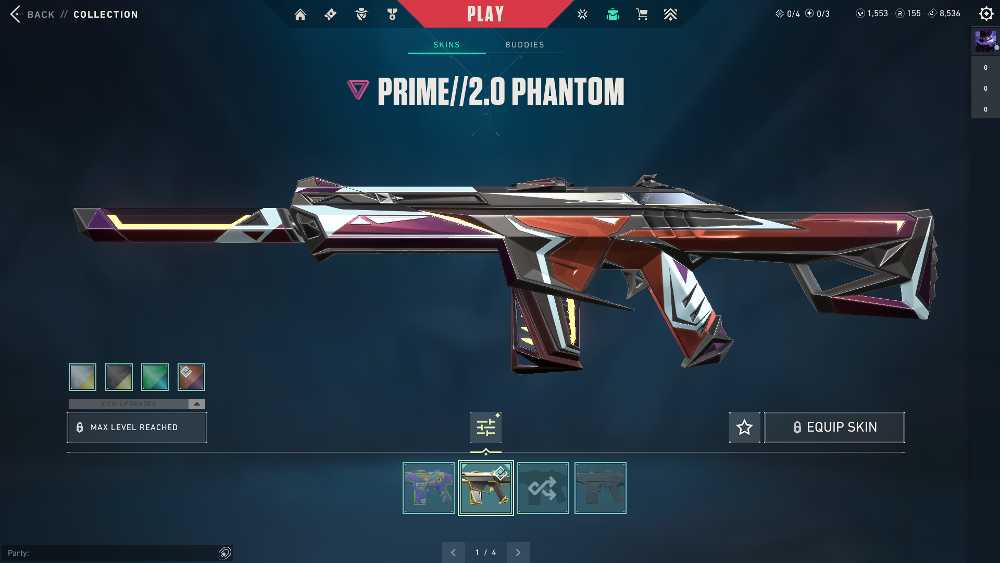Go back to the Collection screen
The width and height of the screenshot is (1000, 563).
(40, 14)
